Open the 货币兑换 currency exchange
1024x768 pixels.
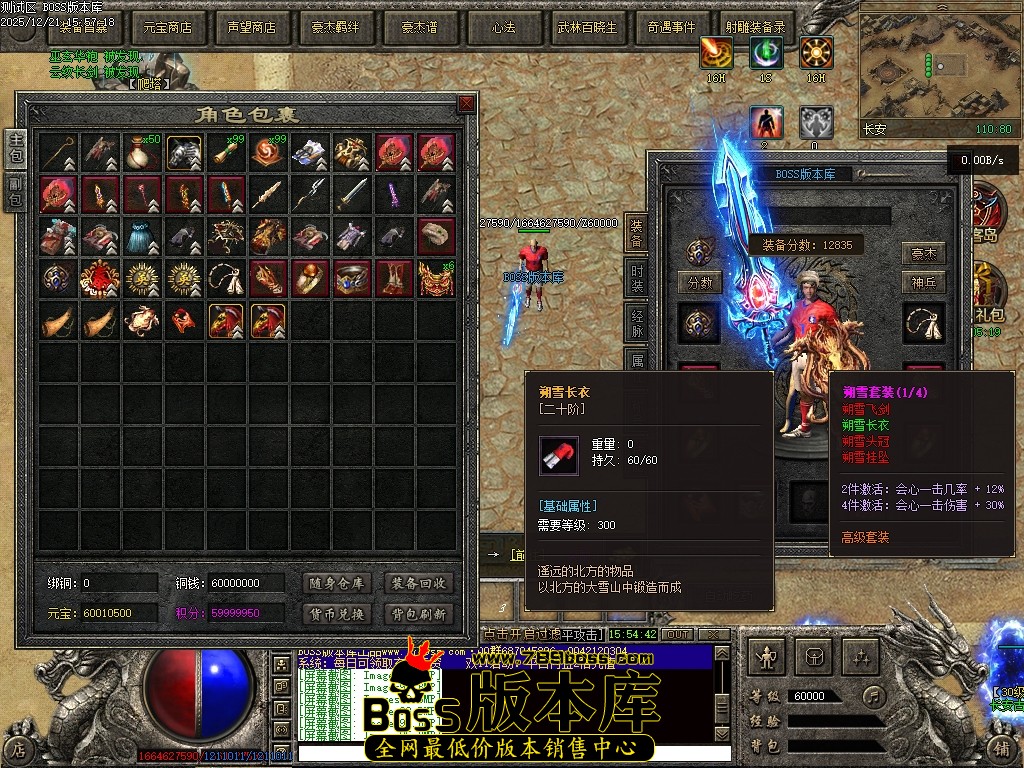point(336,613)
